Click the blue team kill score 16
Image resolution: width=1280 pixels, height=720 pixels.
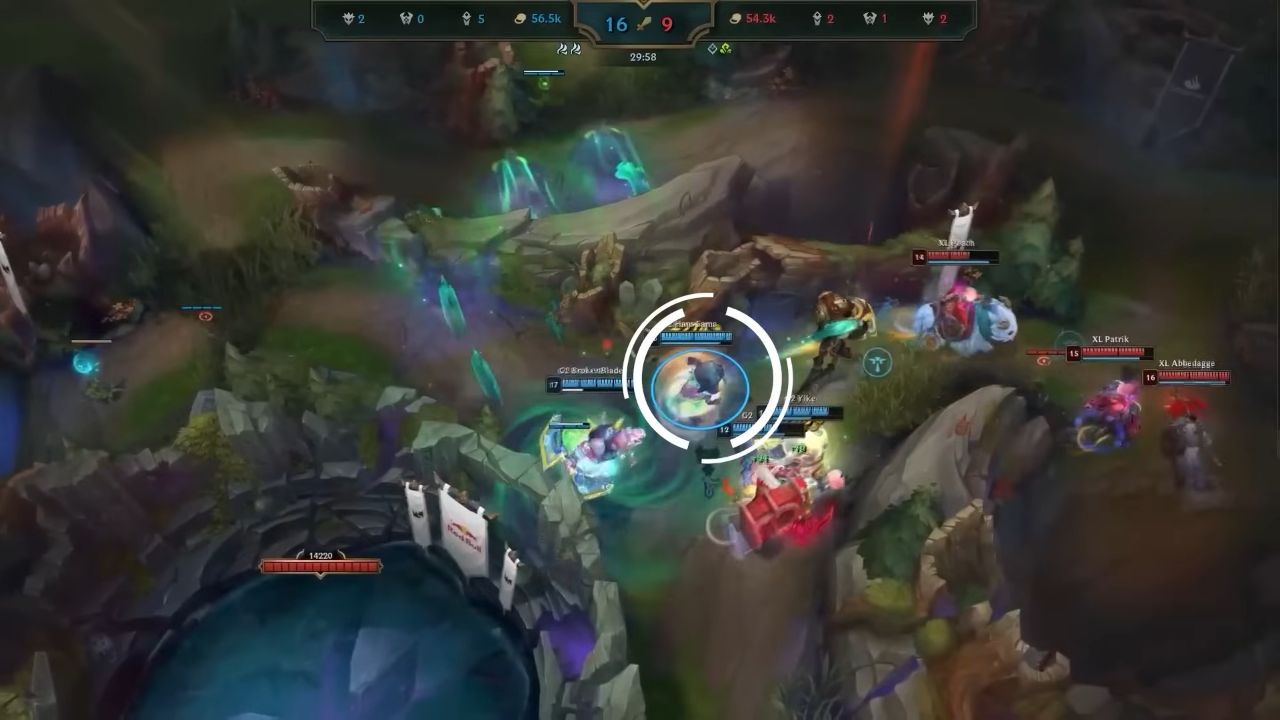point(616,24)
